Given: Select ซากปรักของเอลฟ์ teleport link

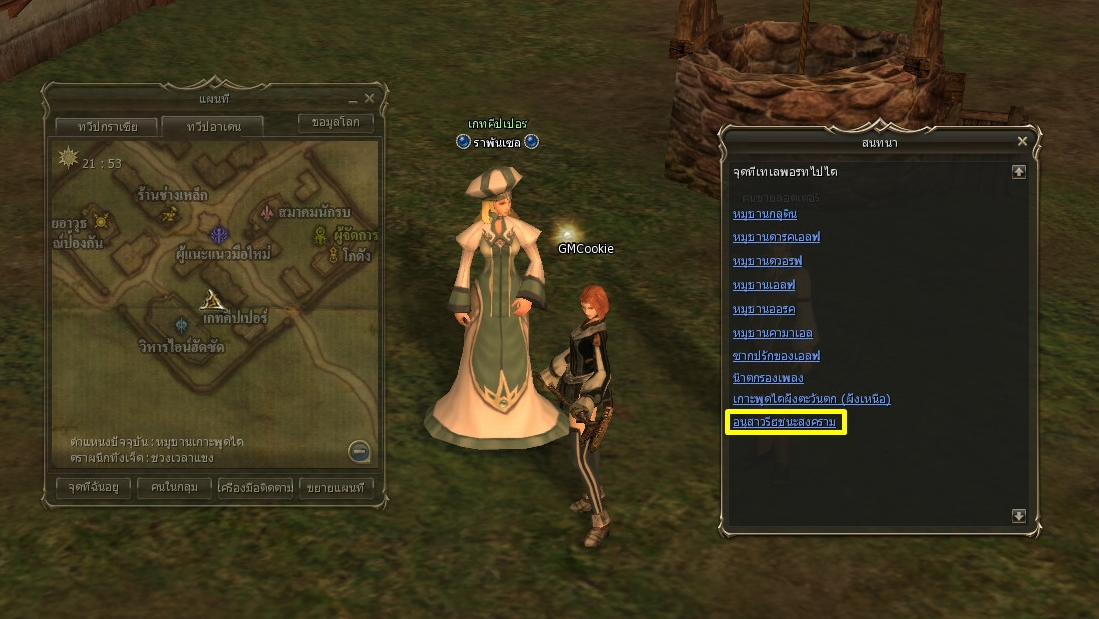Looking at the screenshot, I should coord(776,356).
